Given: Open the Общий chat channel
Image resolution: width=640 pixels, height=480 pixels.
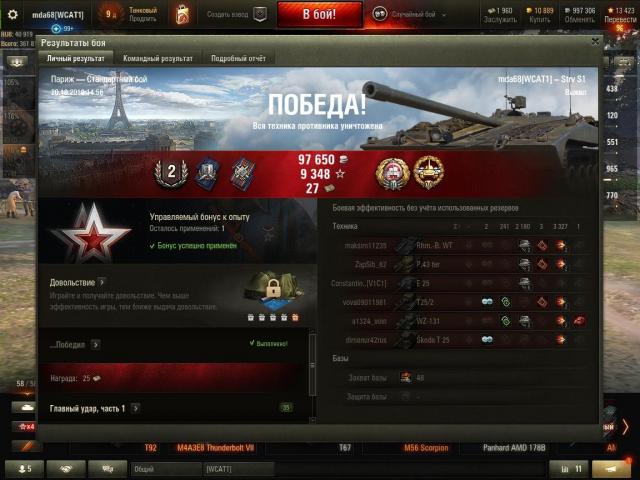Looking at the screenshot, I should click(162, 468).
